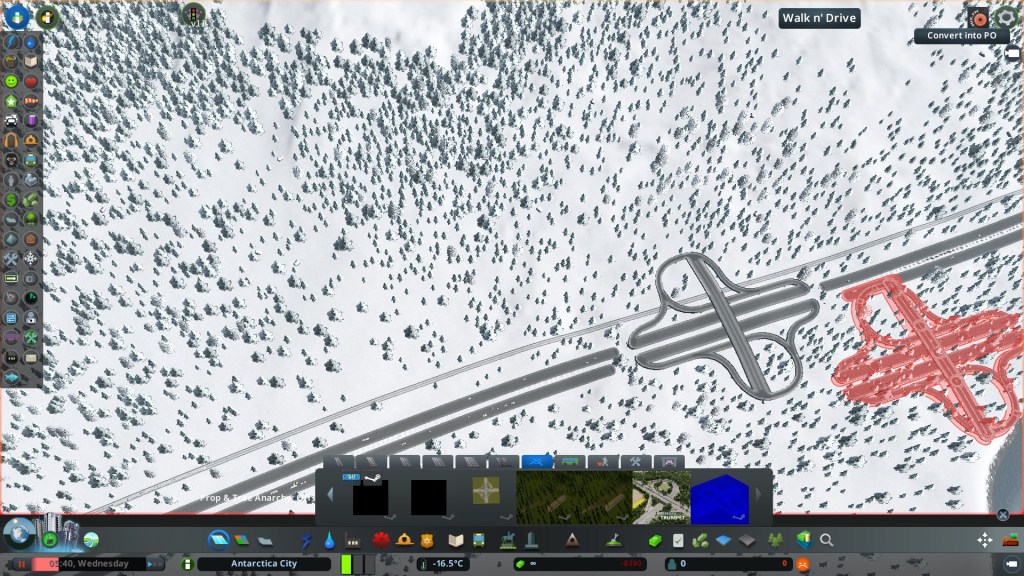Image resolution: width=1024 pixels, height=576 pixels.
Task: Open the water and sewage menu
Action: [x=330, y=540]
